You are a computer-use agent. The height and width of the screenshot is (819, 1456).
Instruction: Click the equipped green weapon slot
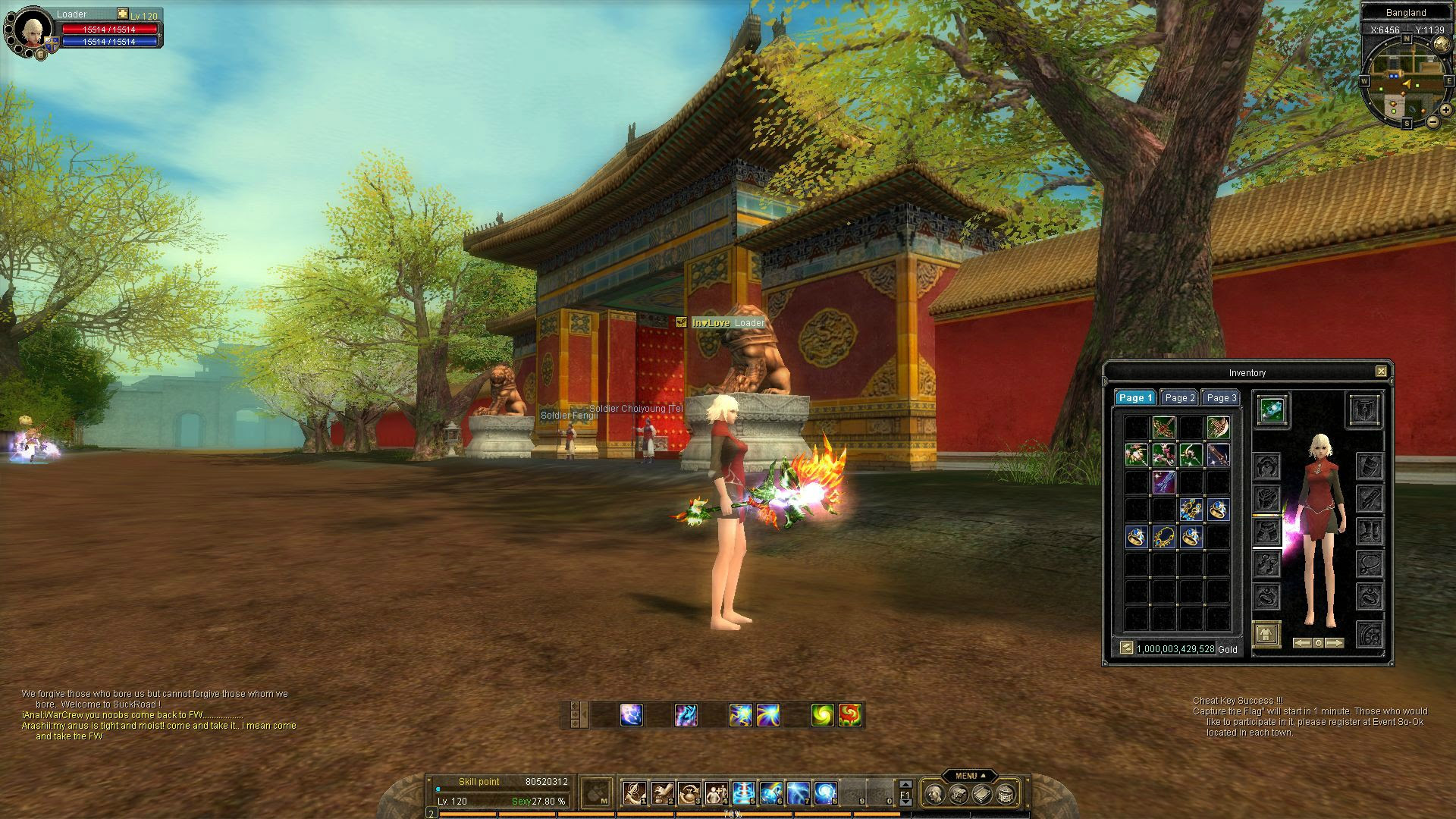1271,410
